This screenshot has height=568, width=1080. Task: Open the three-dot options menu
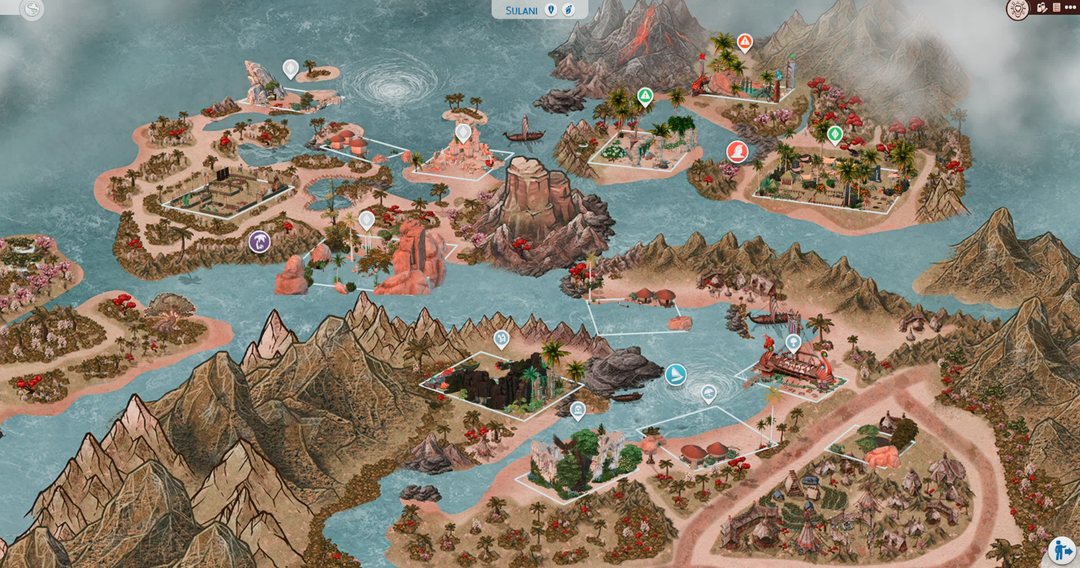pos(1070,8)
